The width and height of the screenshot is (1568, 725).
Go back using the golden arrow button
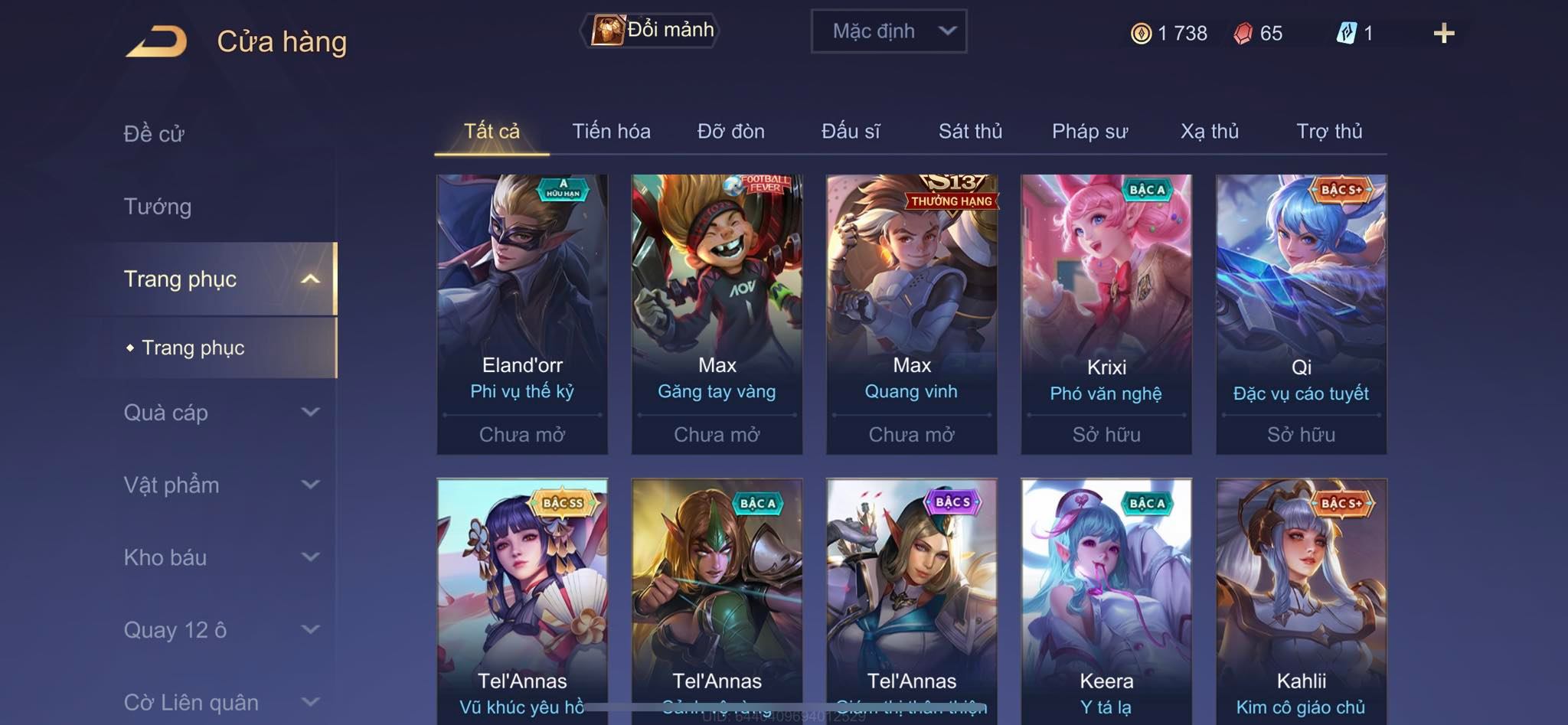(157, 41)
